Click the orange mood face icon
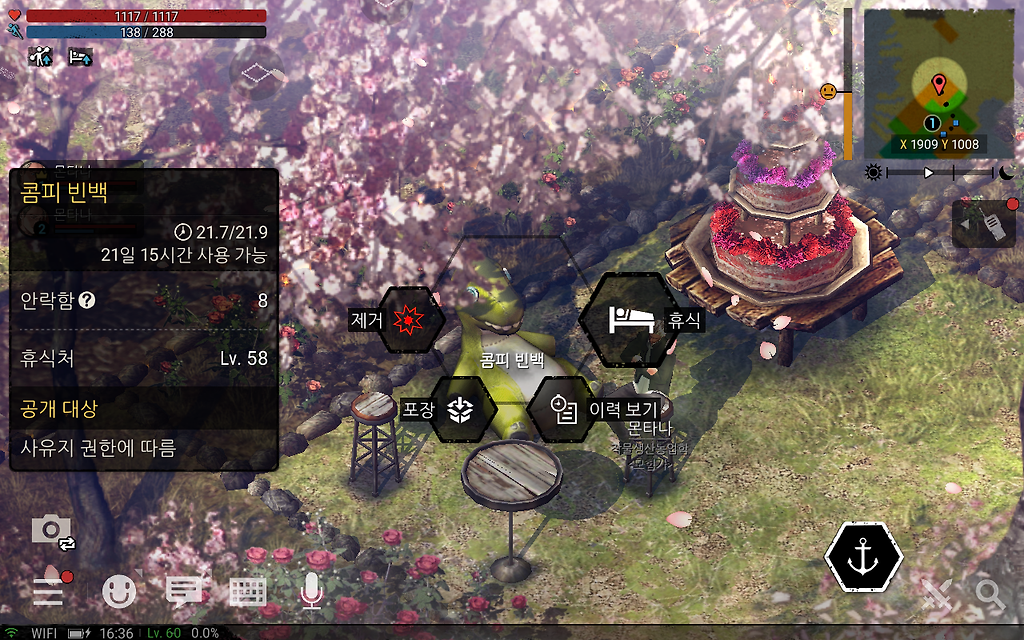This screenshot has width=1024, height=640. pyautogui.click(x=828, y=92)
